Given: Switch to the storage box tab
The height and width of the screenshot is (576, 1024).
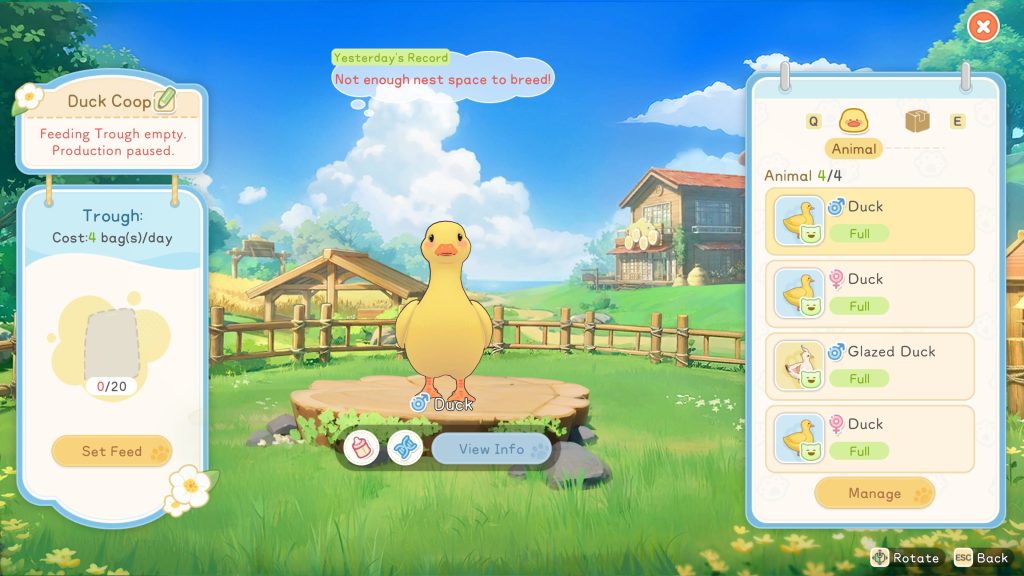Looking at the screenshot, I should point(917,122).
